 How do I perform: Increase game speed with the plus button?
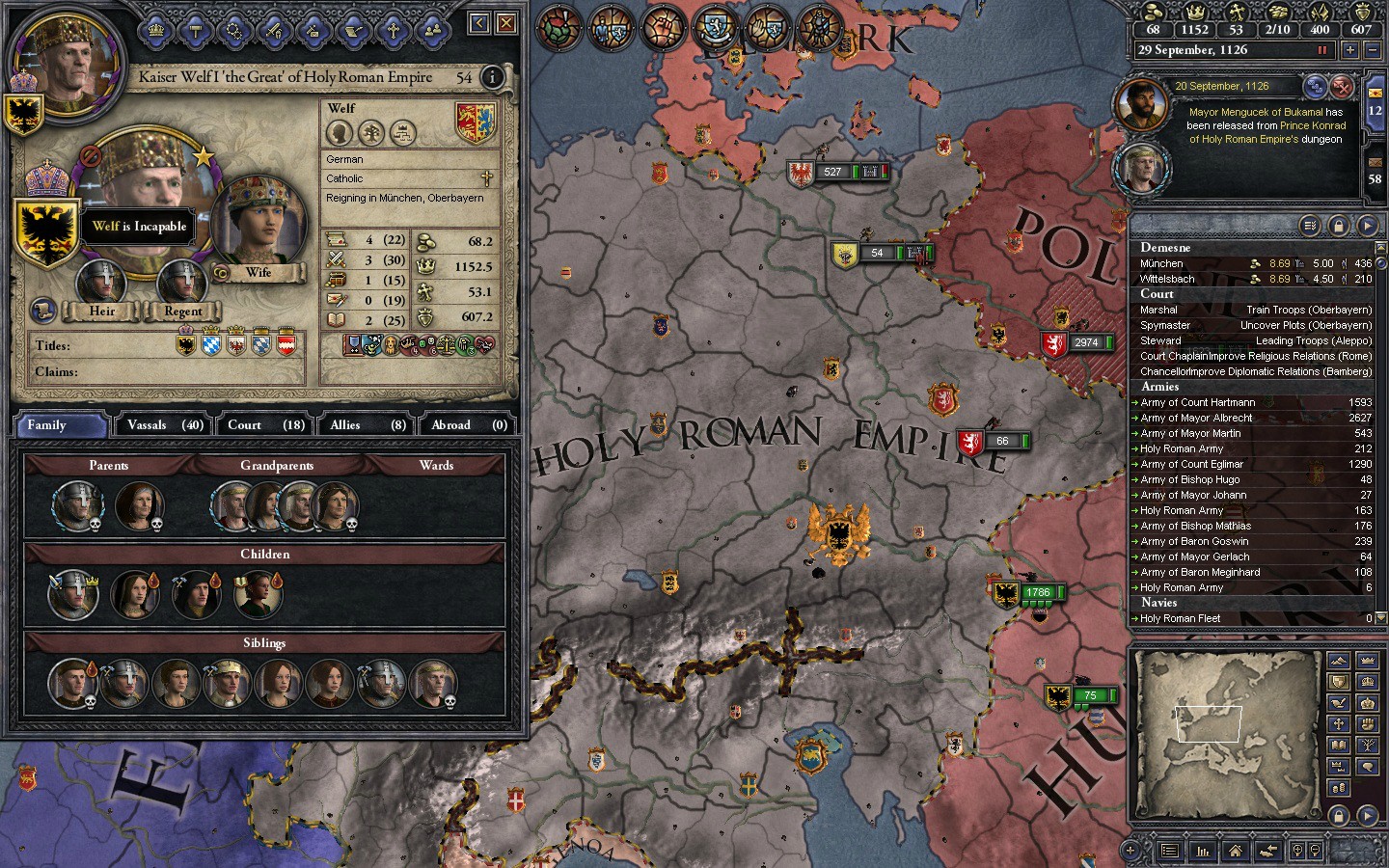pos(1350,50)
